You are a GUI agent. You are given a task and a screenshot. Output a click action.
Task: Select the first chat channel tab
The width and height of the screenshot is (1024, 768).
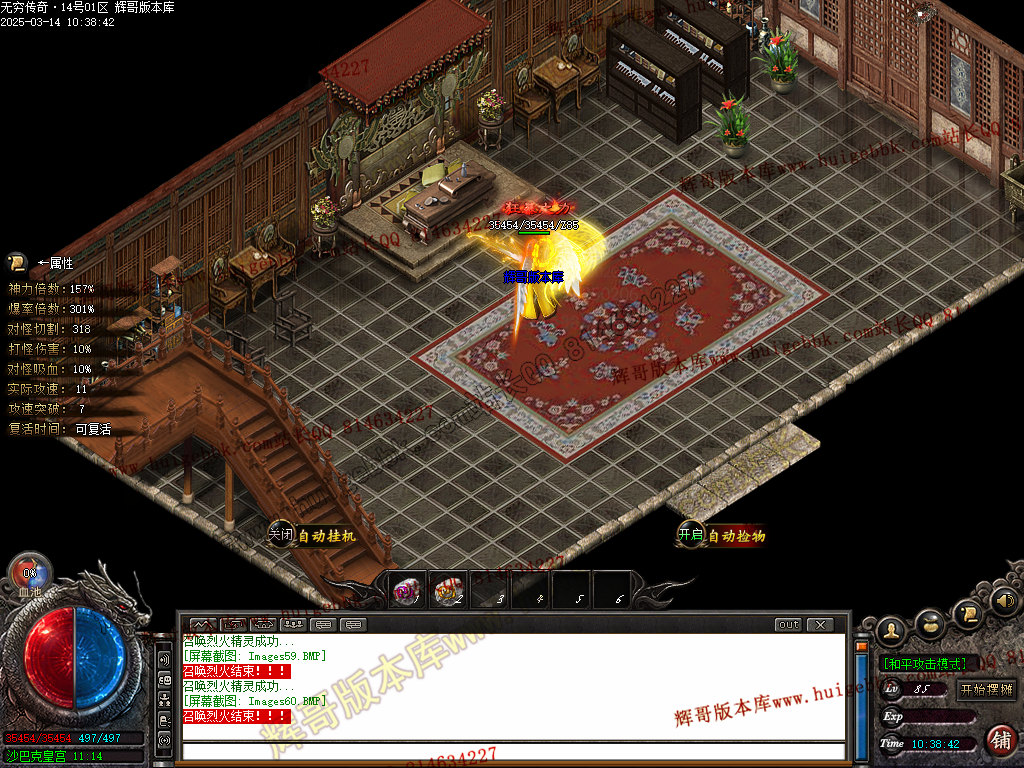(203, 625)
